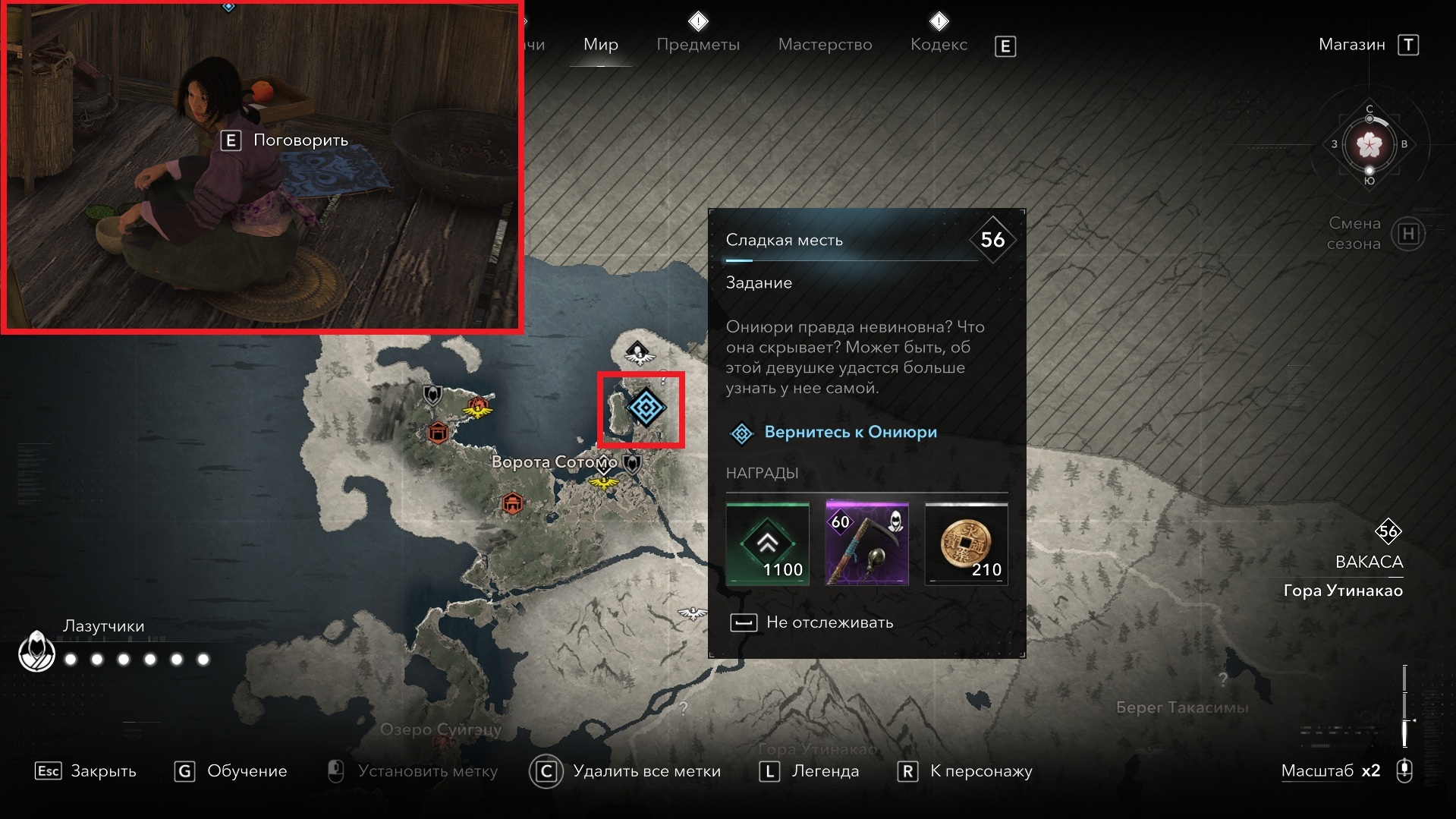Select the 1100 experience reward tile

click(x=767, y=543)
